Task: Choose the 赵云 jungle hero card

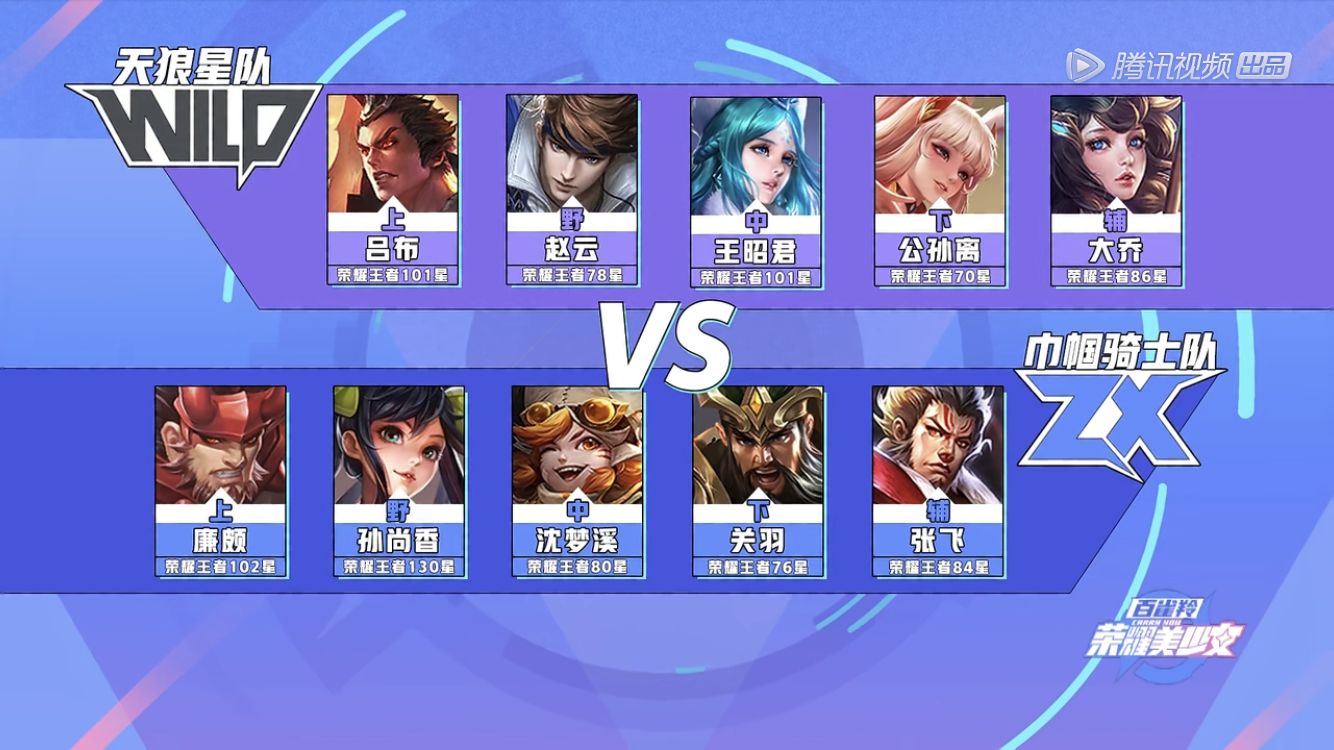Action: (x=572, y=190)
